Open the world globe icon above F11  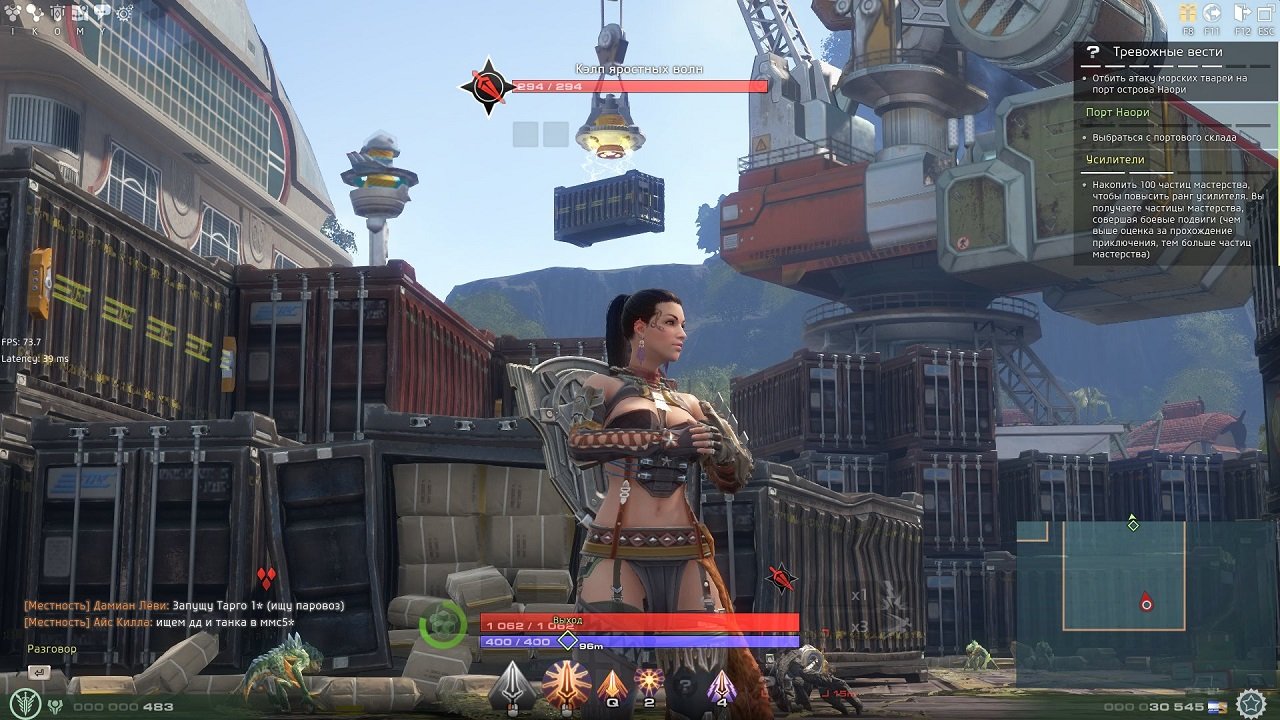point(1211,11)
